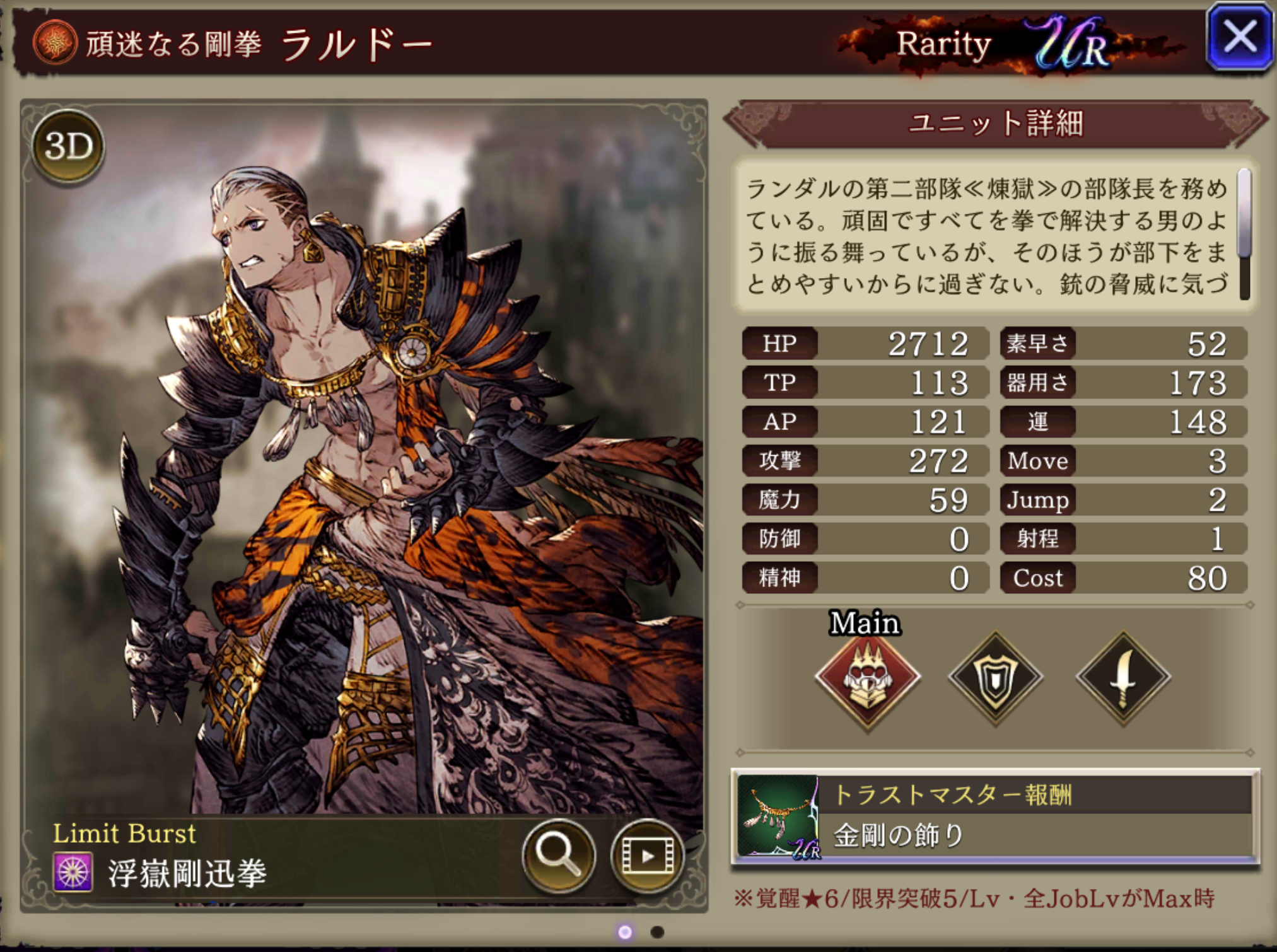
Task: Open the 金剛の飾り trust master reward
Action: pos(995,816)
